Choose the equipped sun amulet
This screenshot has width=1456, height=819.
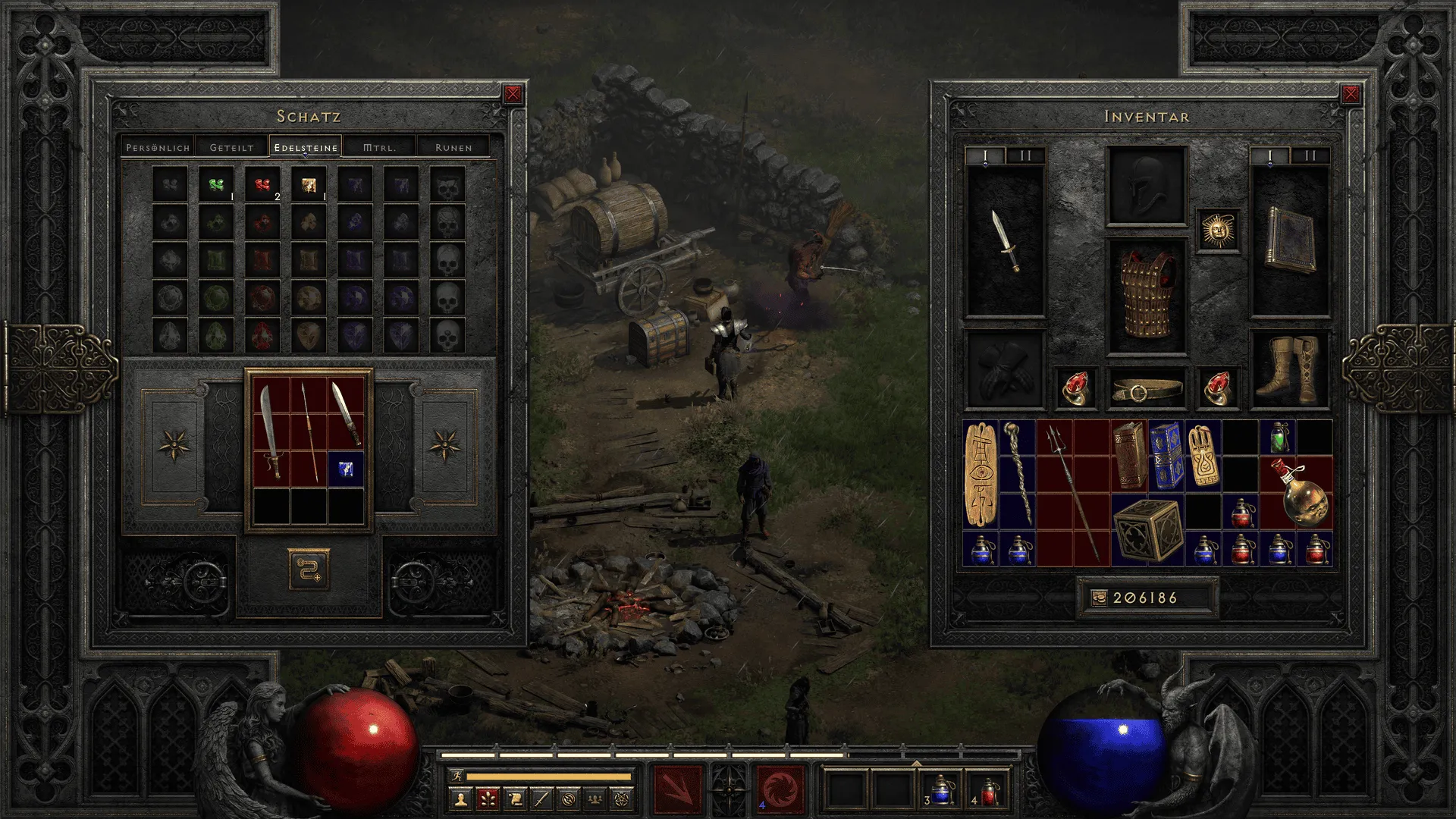(x=1218, y=230)
